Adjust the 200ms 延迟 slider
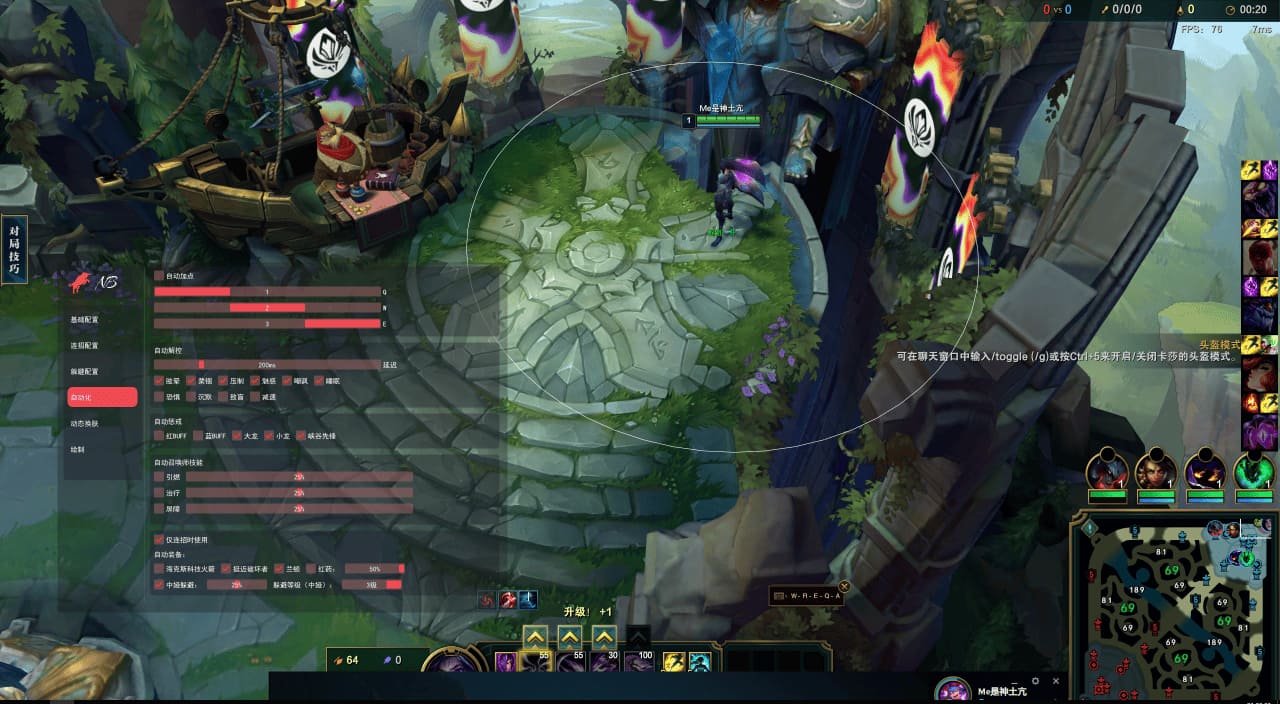The width and height of the screenshot is (1280, 704). 268,365
